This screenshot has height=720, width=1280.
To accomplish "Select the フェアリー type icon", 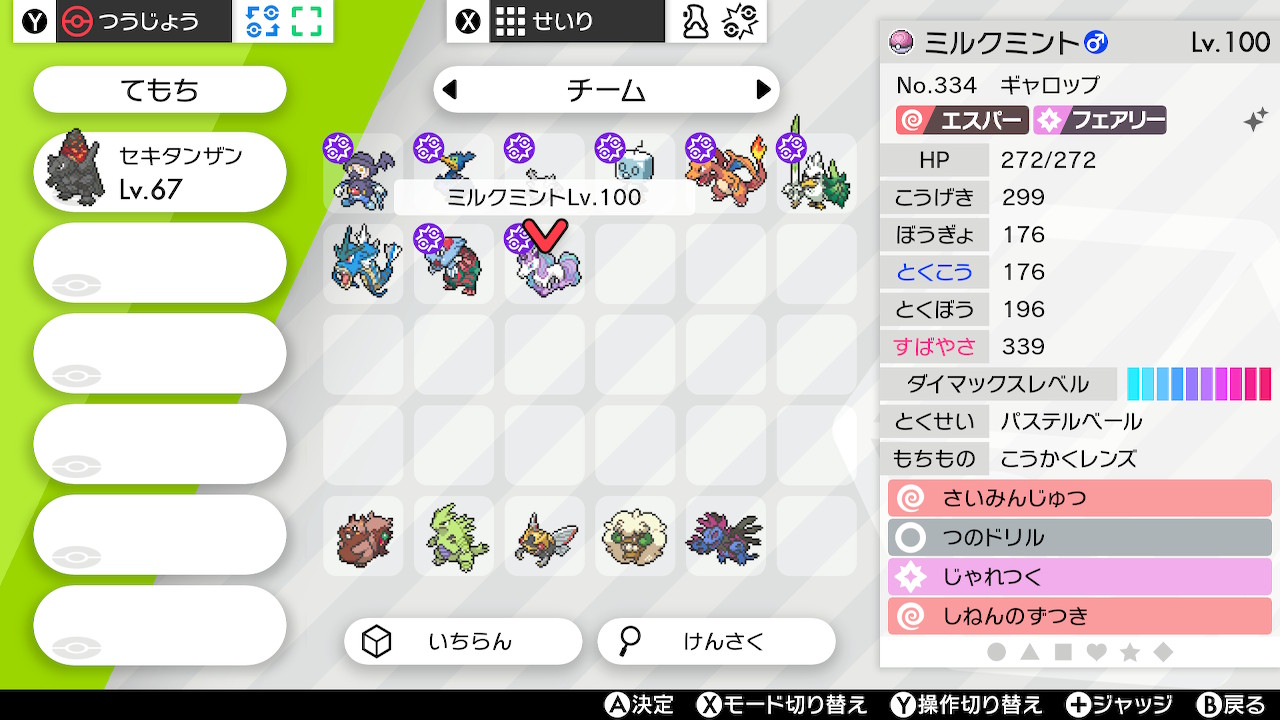I will pos(1101,118).
